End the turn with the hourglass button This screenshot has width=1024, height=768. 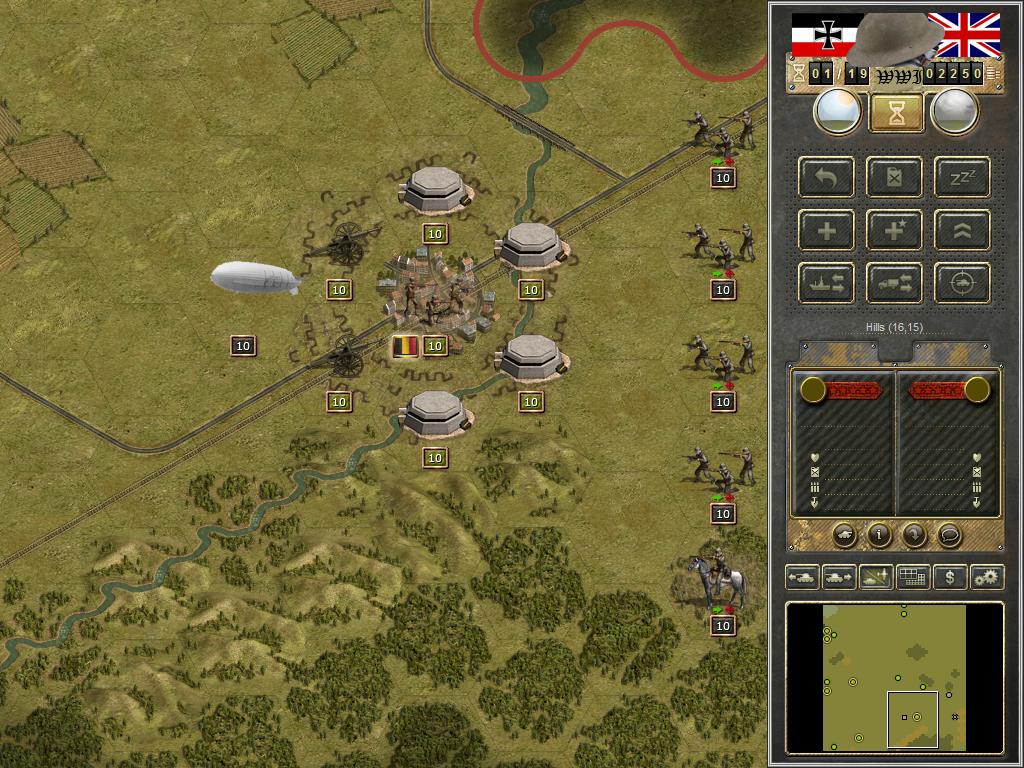pyautogui.click(x=895, y=113)
